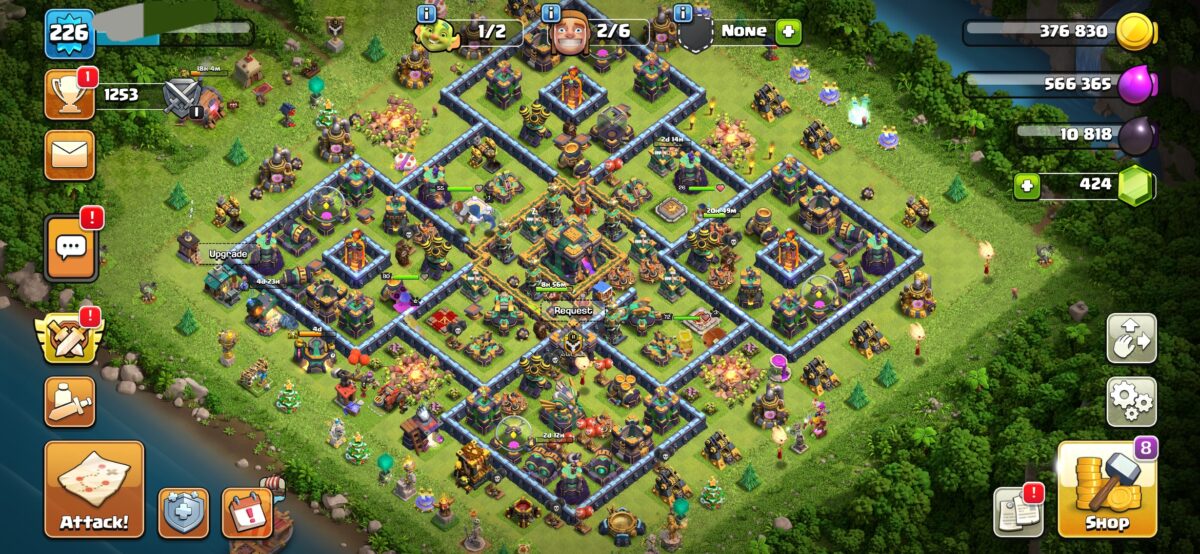Open the settings gears menu
Viewport: 1200px width, 554px height.
[1131, 402]
